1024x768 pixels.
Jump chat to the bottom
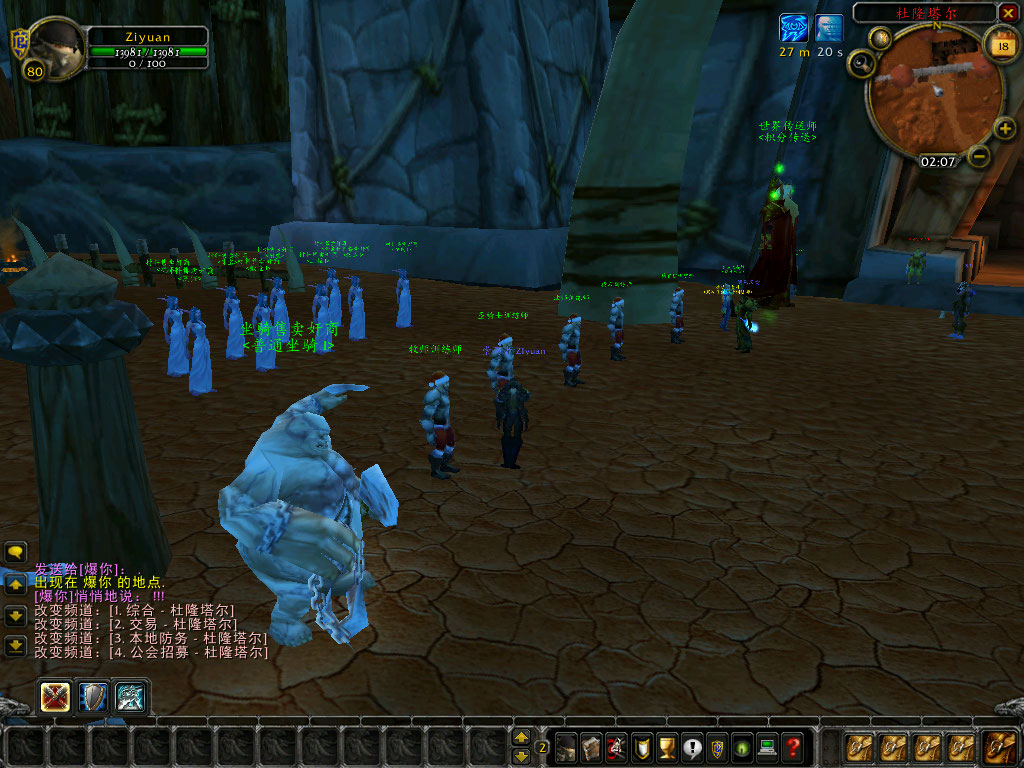click(15, 646)
